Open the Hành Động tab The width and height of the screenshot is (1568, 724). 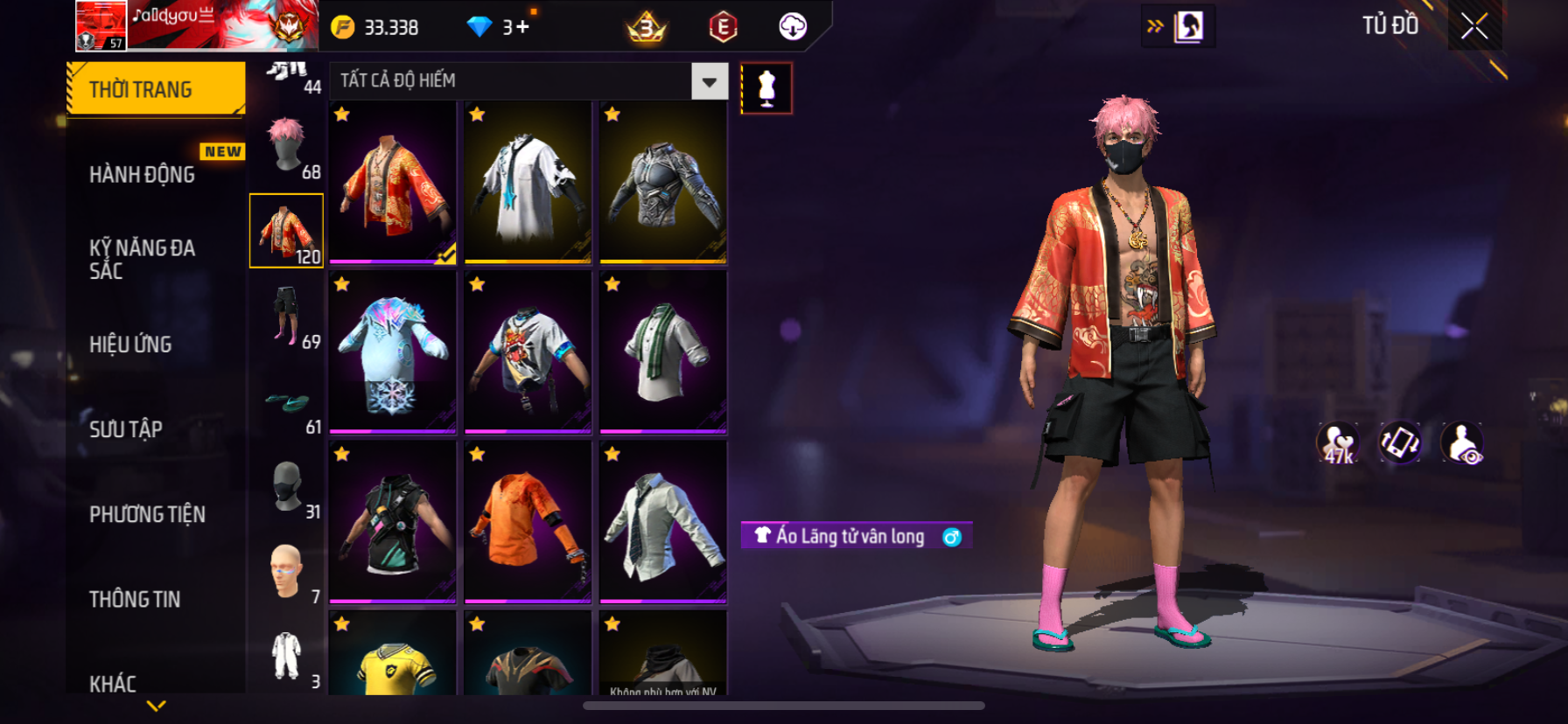click(x=143, y=175)
